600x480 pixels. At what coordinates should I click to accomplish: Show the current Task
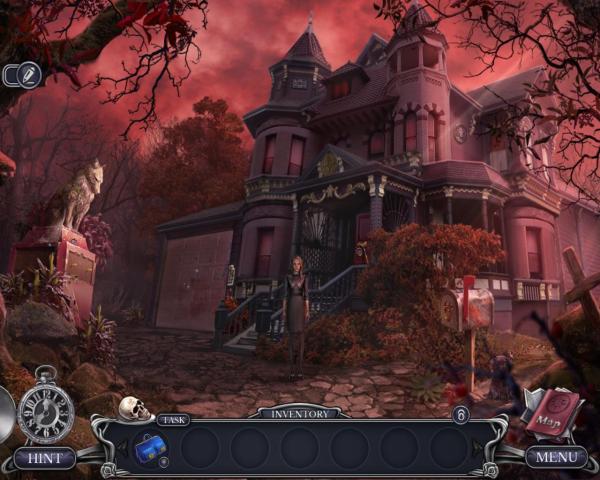point(173,420)
